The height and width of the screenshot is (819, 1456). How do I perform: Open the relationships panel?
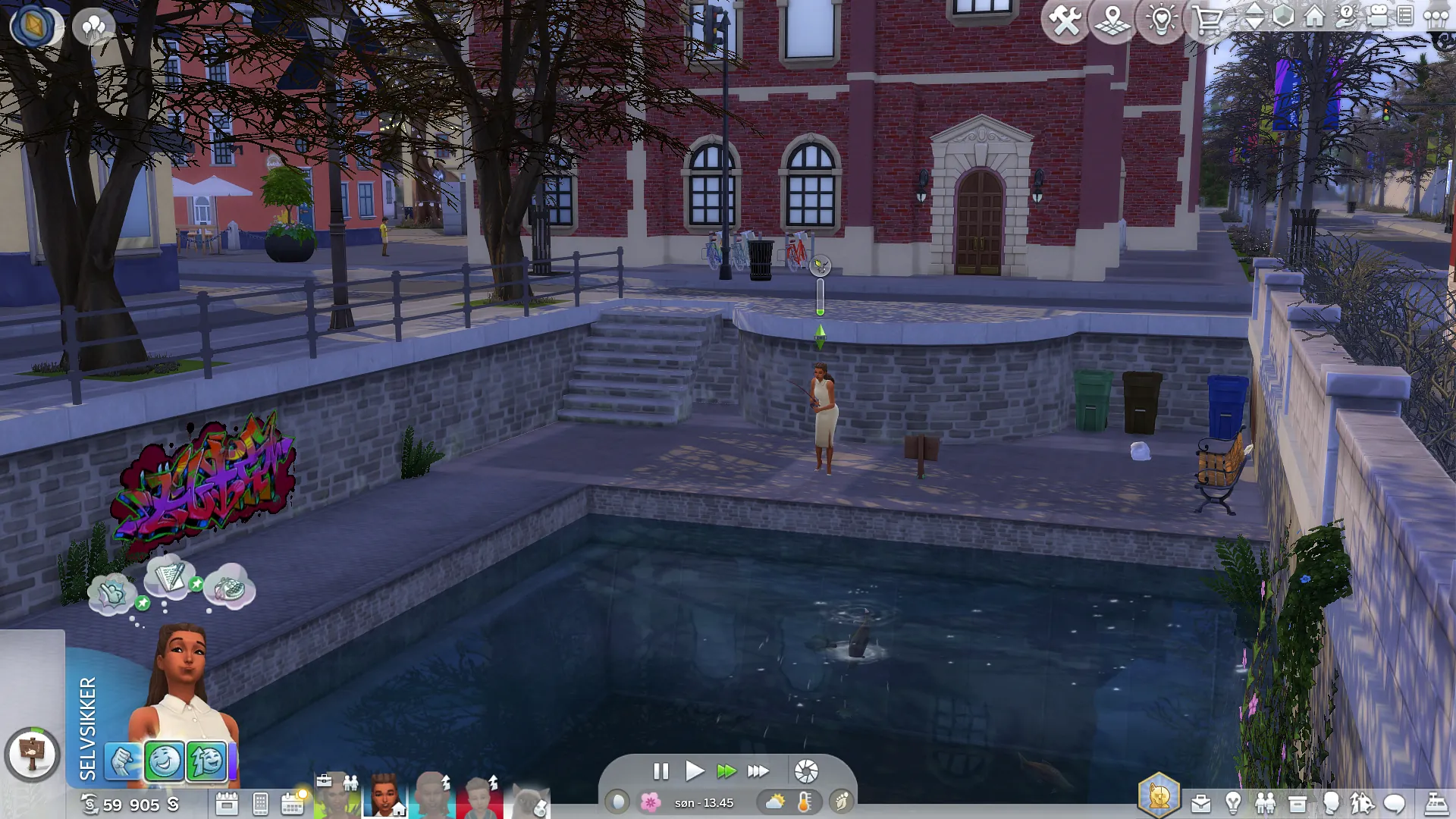(1266, 803)
